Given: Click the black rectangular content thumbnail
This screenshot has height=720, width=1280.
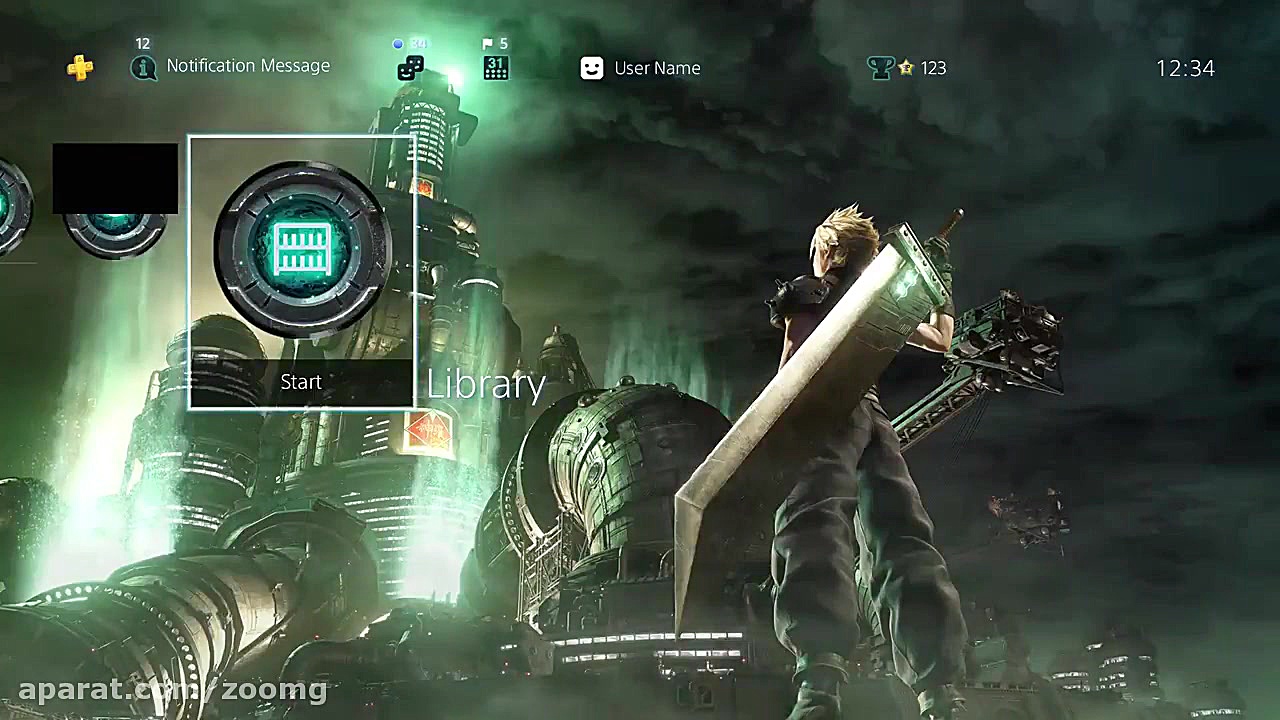Looking at the screenshot, I should click(x=115, y=178).
